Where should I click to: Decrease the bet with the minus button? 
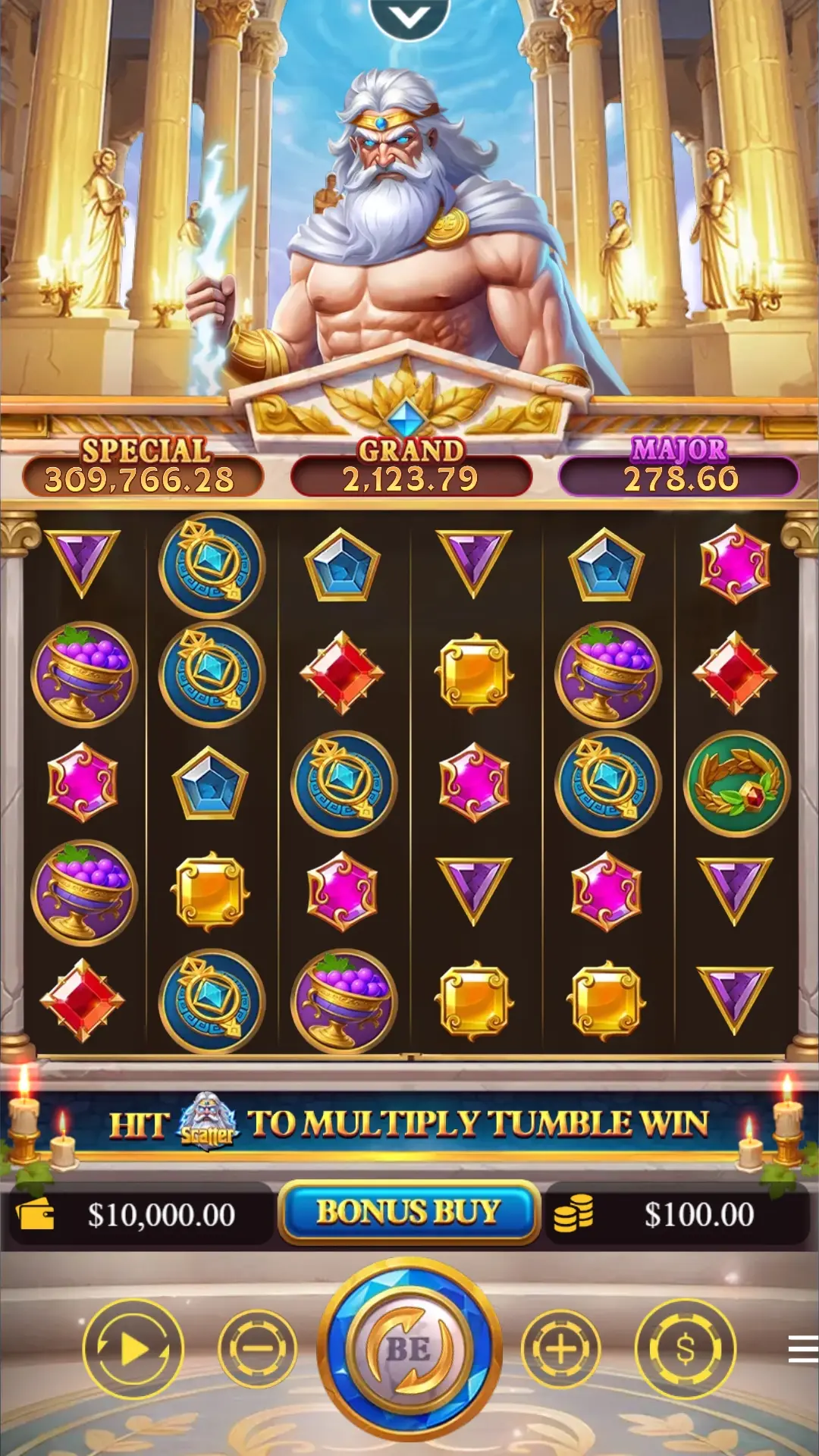click(x=257, y=1349)
